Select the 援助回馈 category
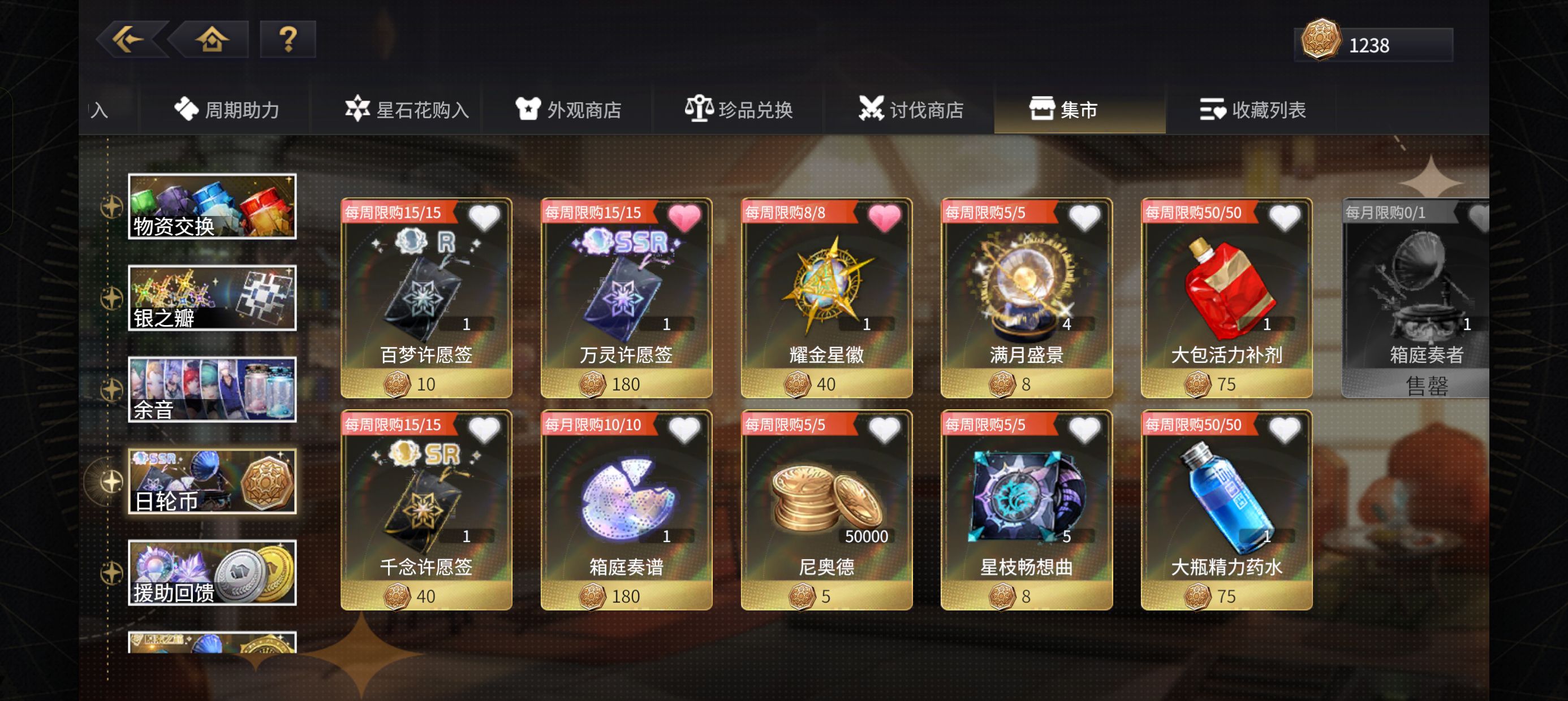This screenshot has height=701, width=1568. 212,572
